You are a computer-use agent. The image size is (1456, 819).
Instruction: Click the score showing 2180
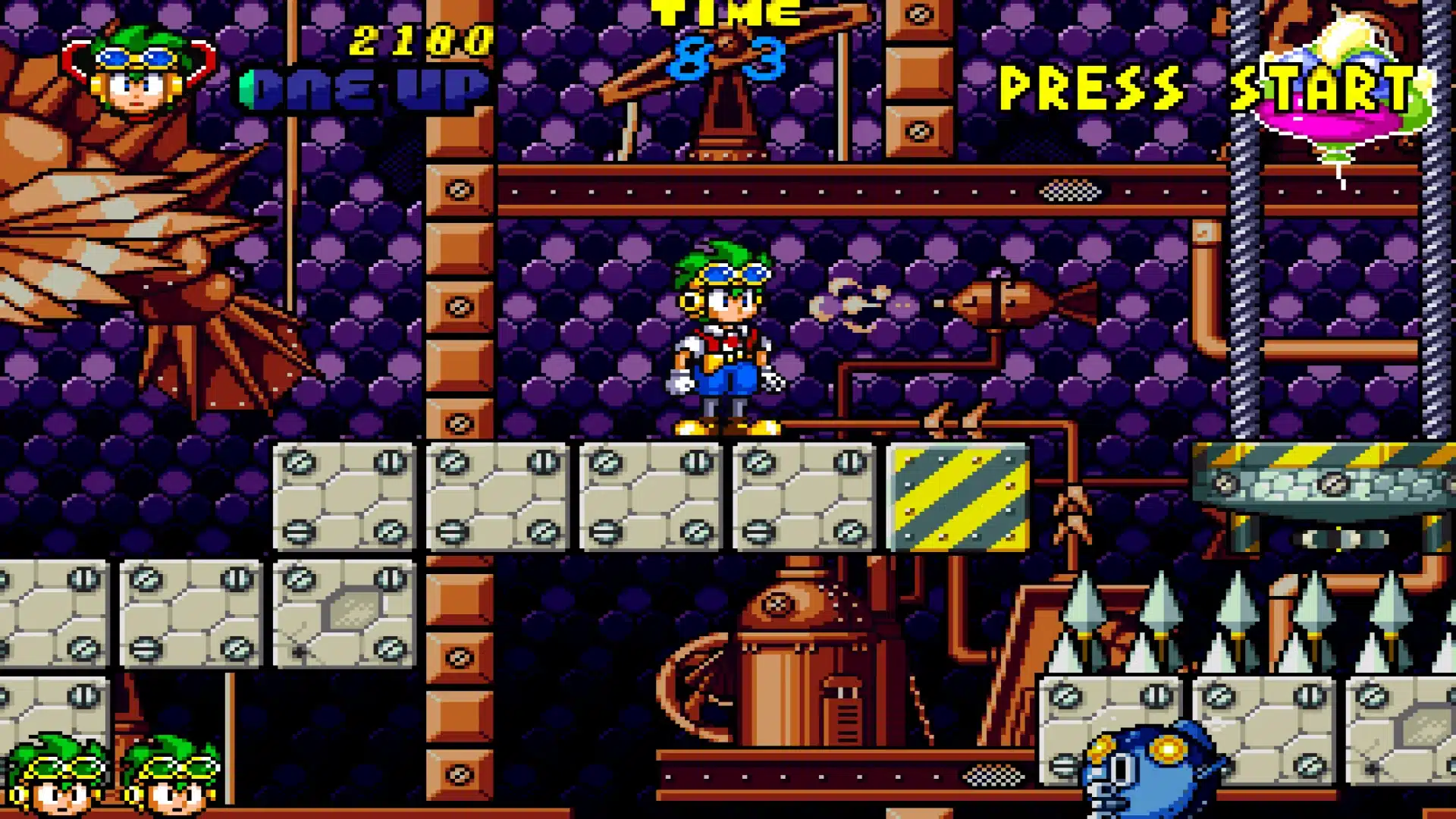[417, 42]
